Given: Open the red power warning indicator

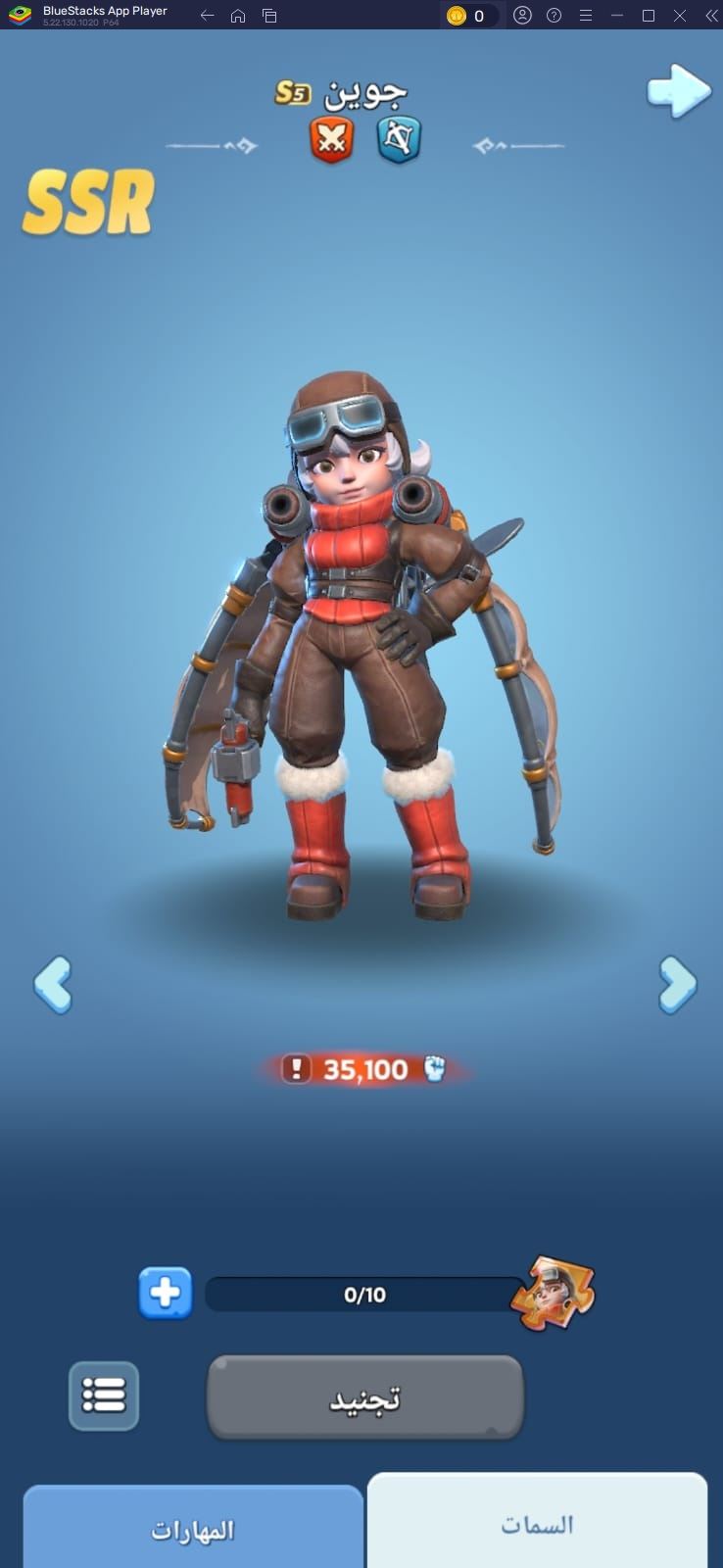Looking at the screenshot, I should coord(296,1068).
